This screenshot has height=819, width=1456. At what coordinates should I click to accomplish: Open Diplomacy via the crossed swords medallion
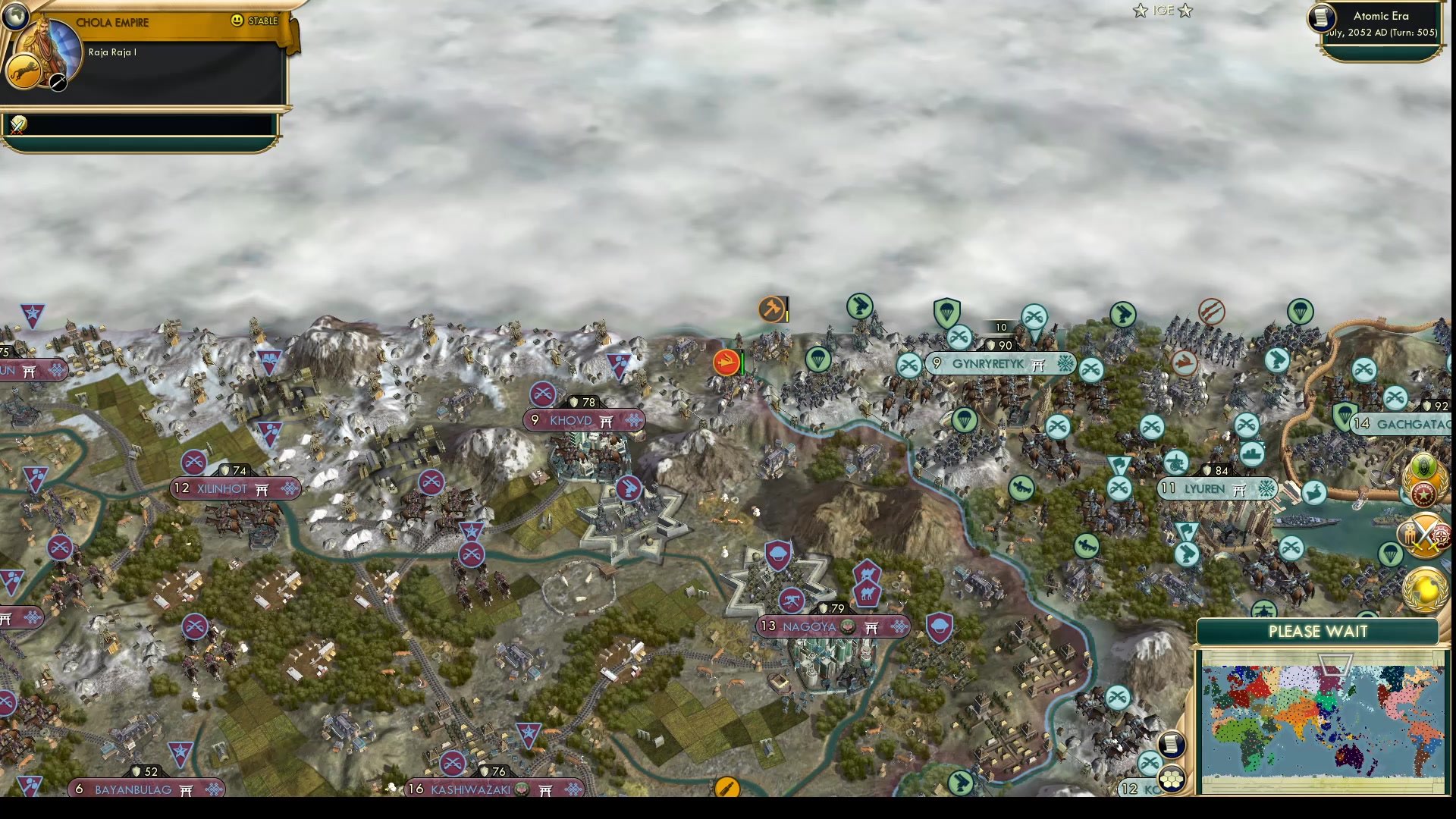click(x=1424, y=536)
